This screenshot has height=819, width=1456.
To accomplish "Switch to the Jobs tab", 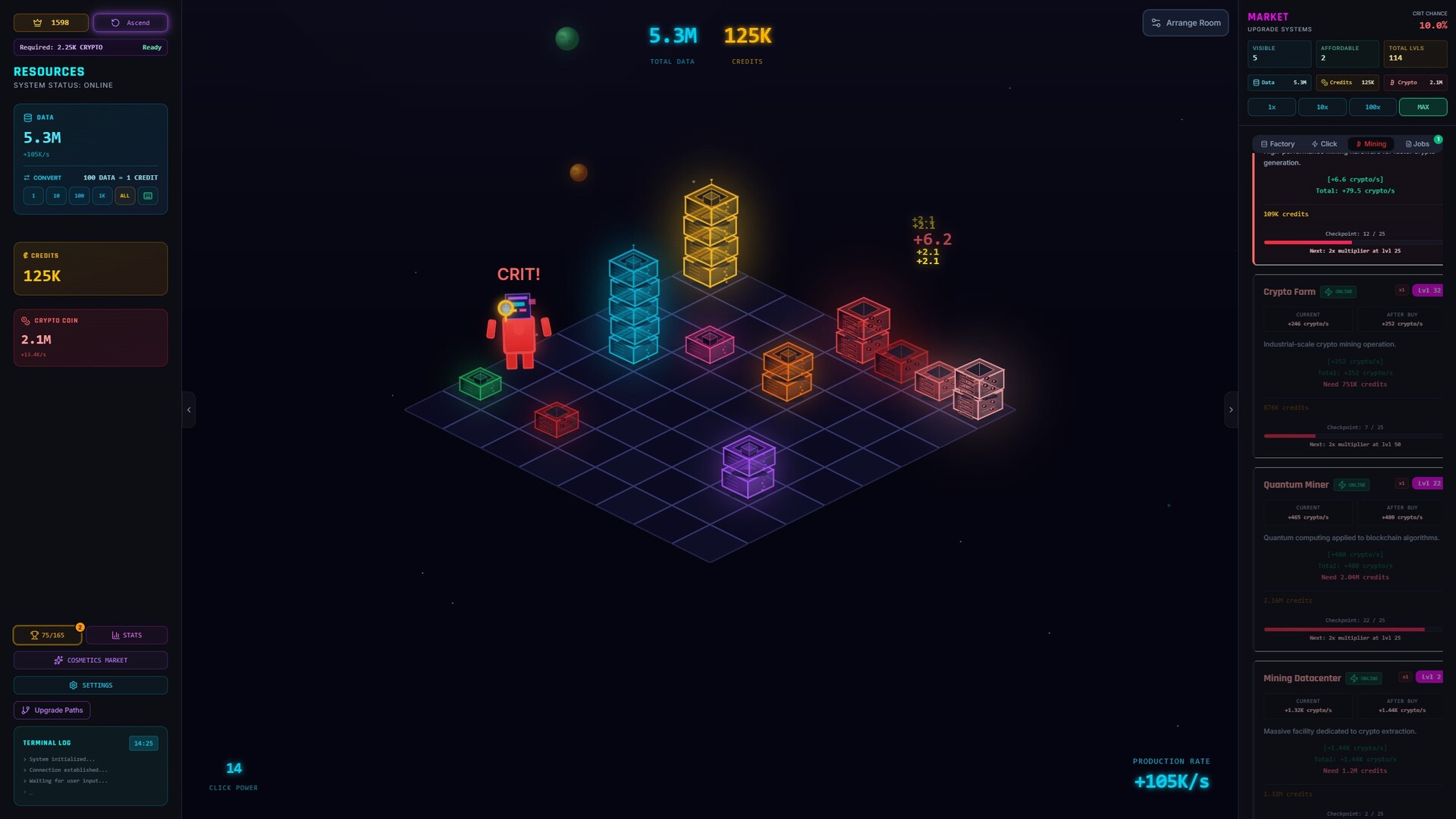I will click(1417, 143).
